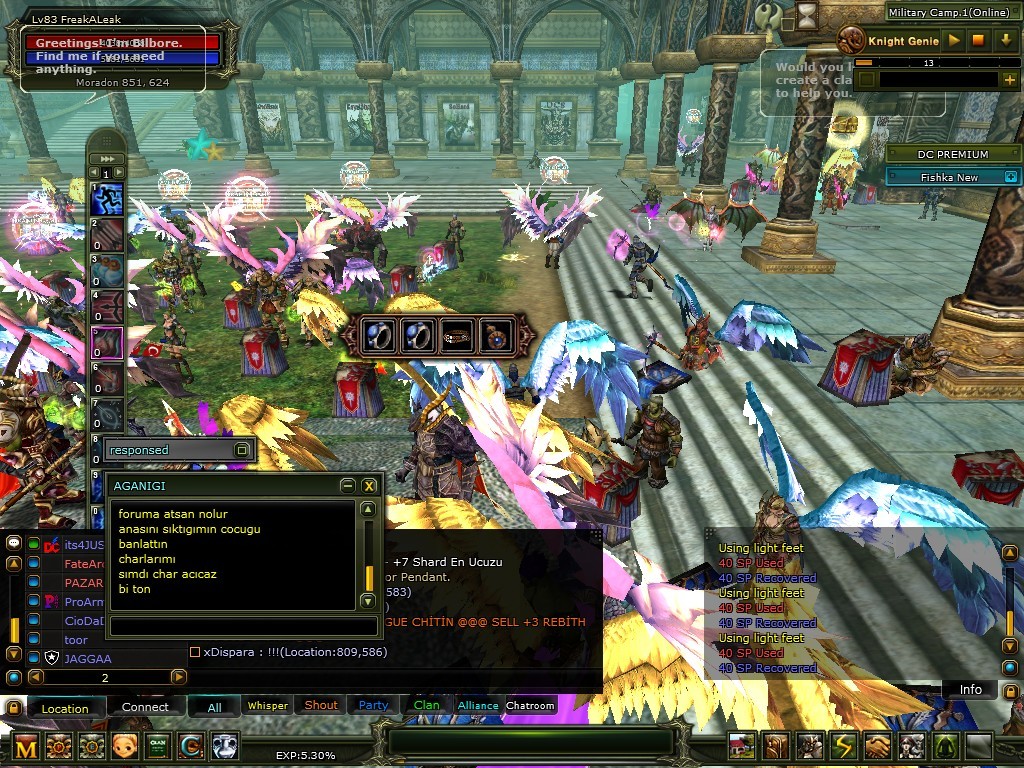Close the AGANIGI whisper window
Screen dimensions: 1024x768
[369, 485]
